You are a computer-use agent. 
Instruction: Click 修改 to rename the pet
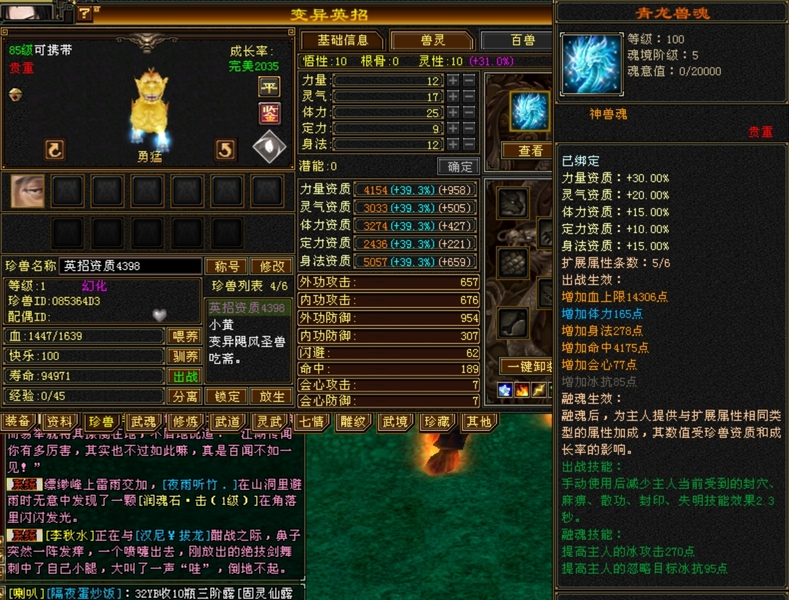click(x=270, y=266)
